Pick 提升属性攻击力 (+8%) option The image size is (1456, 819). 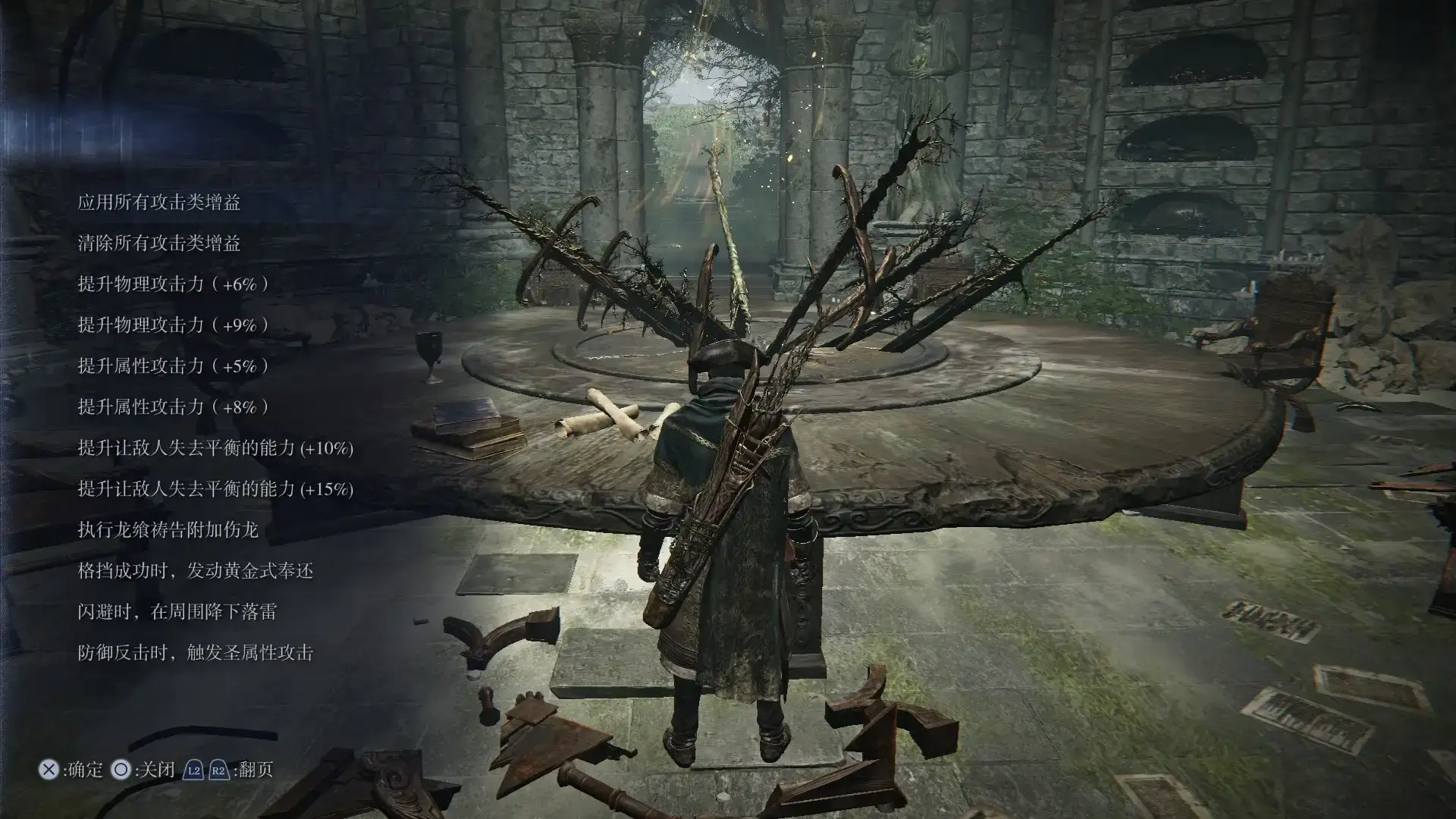[173, 407]
